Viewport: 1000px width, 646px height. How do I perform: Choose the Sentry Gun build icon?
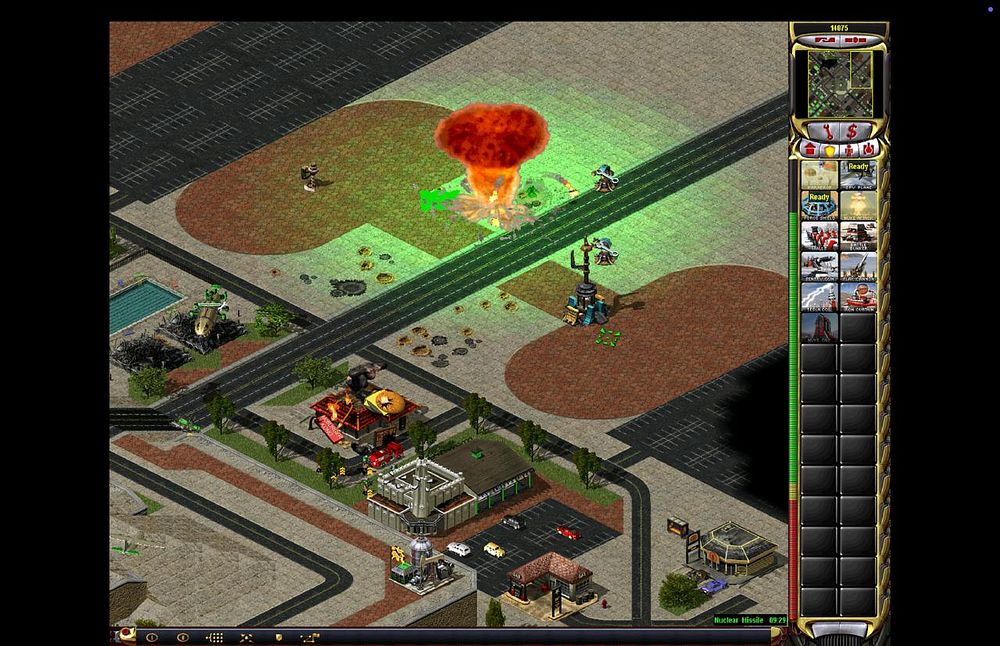(x=820, y=266)
